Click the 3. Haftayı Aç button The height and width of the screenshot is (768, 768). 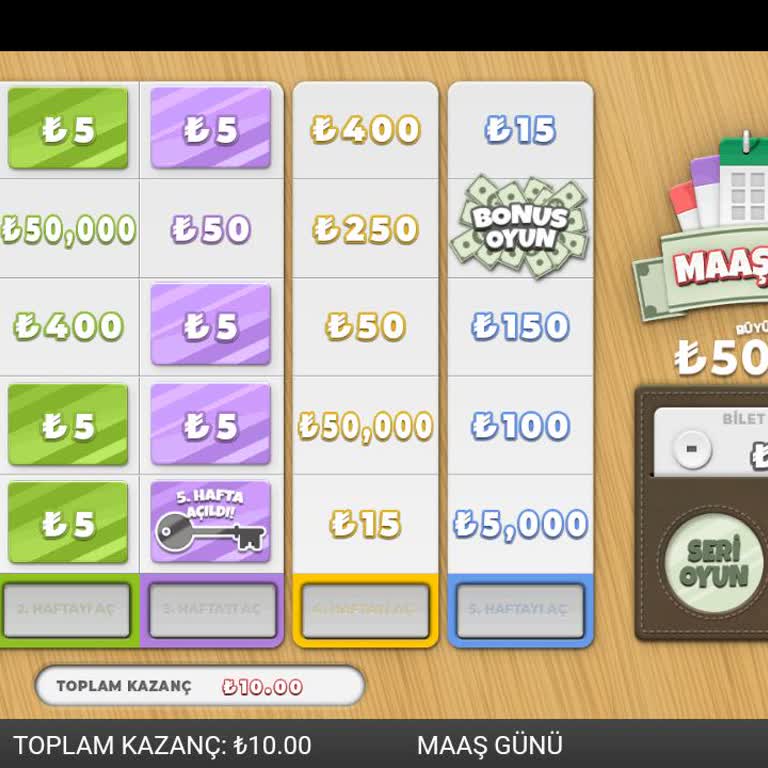coord(212,609)
